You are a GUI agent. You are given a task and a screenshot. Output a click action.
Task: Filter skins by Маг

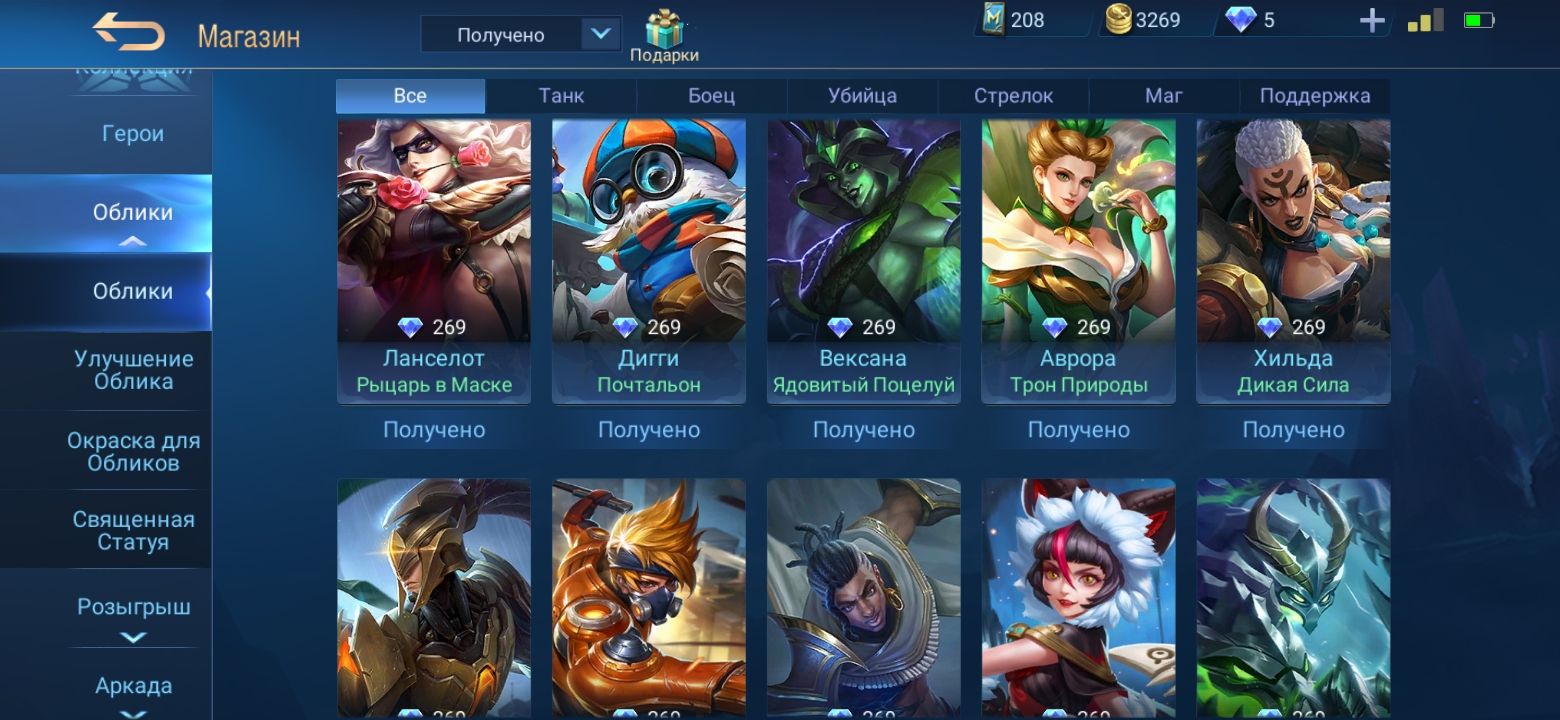pos(1164,96)
